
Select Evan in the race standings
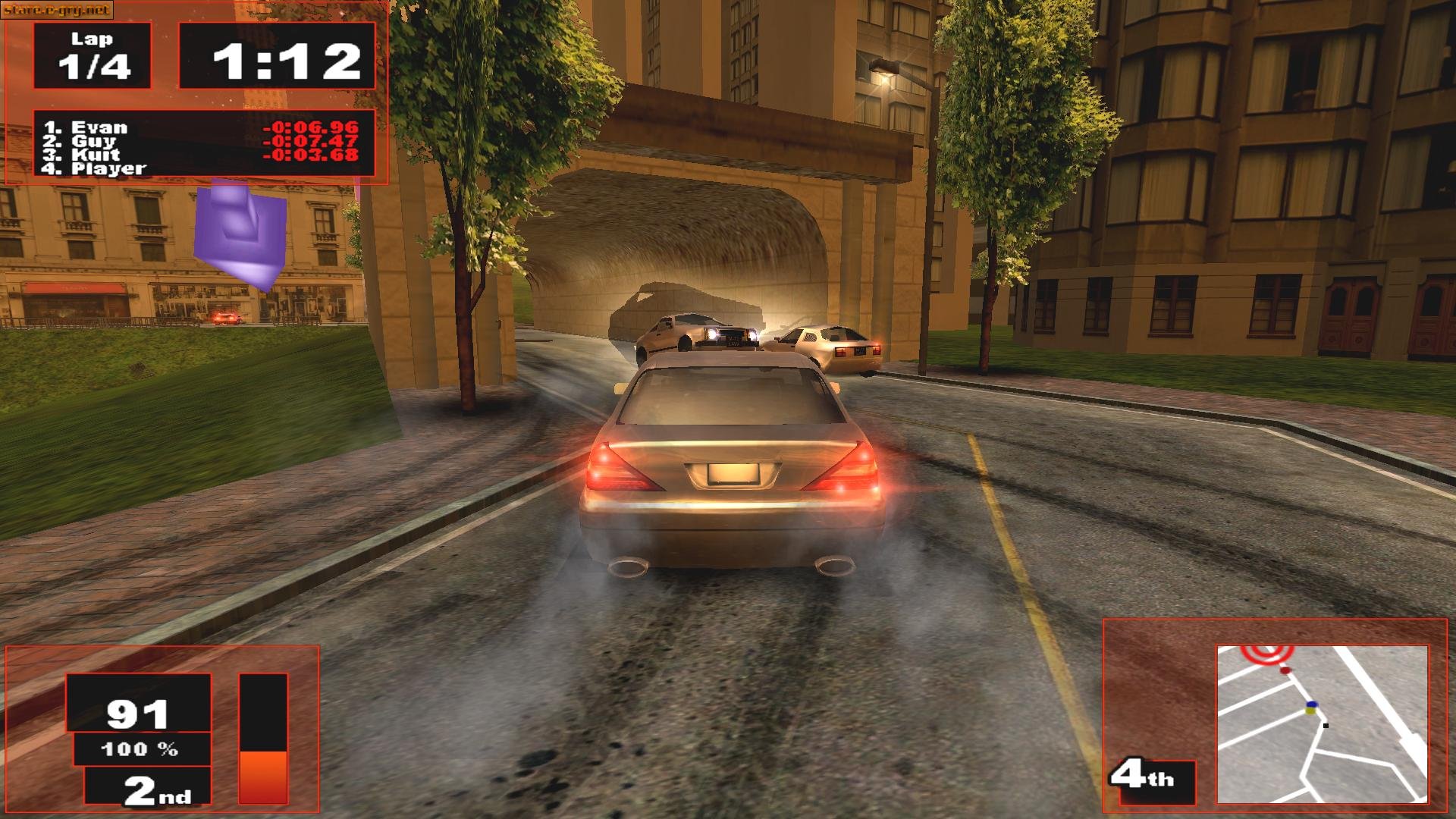tap(99, 127)
